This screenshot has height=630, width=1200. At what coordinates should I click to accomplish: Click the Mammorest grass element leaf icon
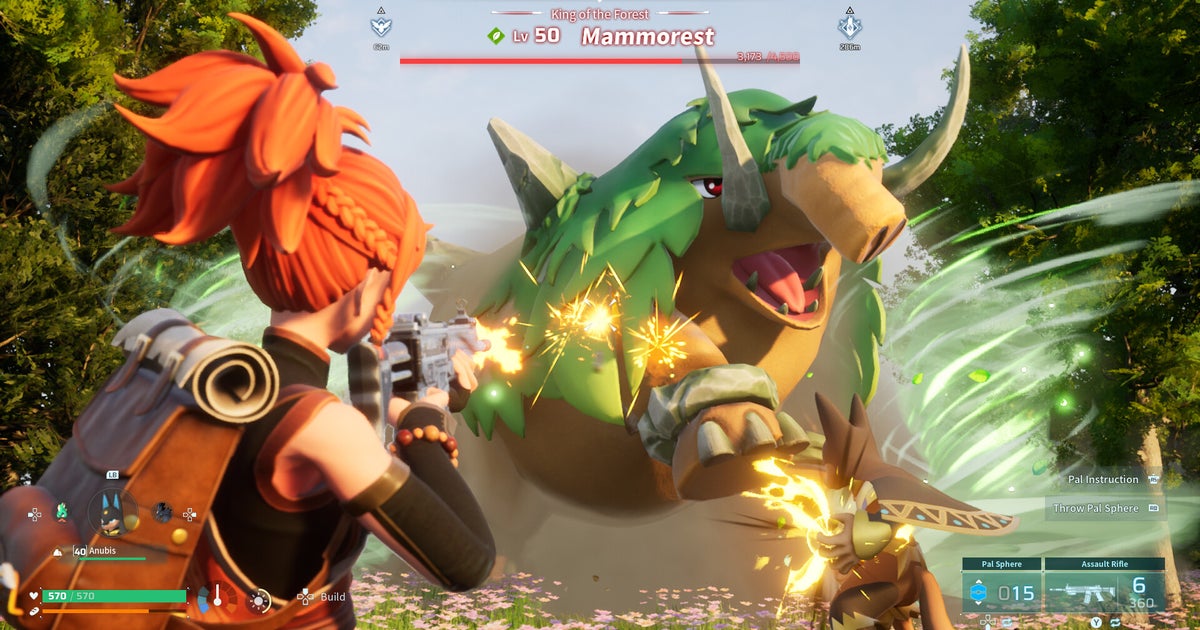click(496, 36)
